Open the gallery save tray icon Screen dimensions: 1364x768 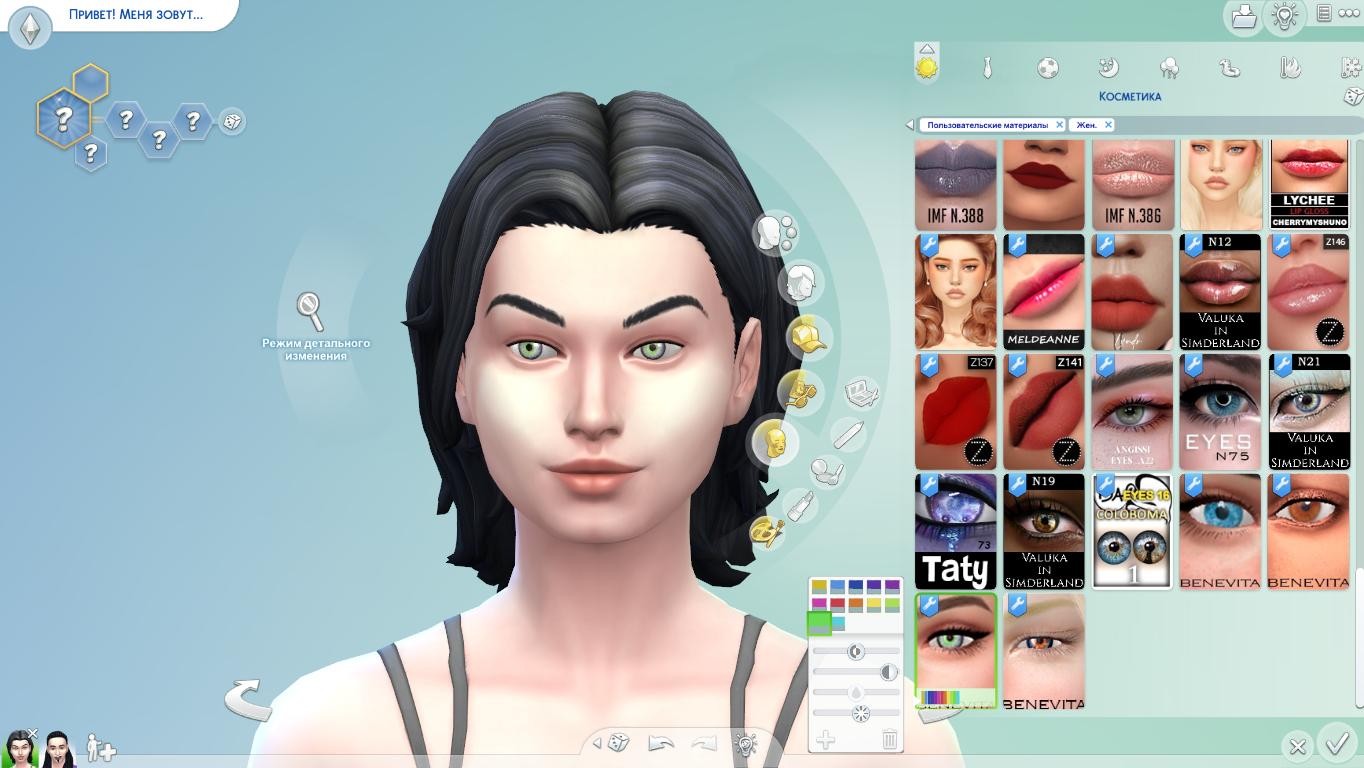[1243, 16]
